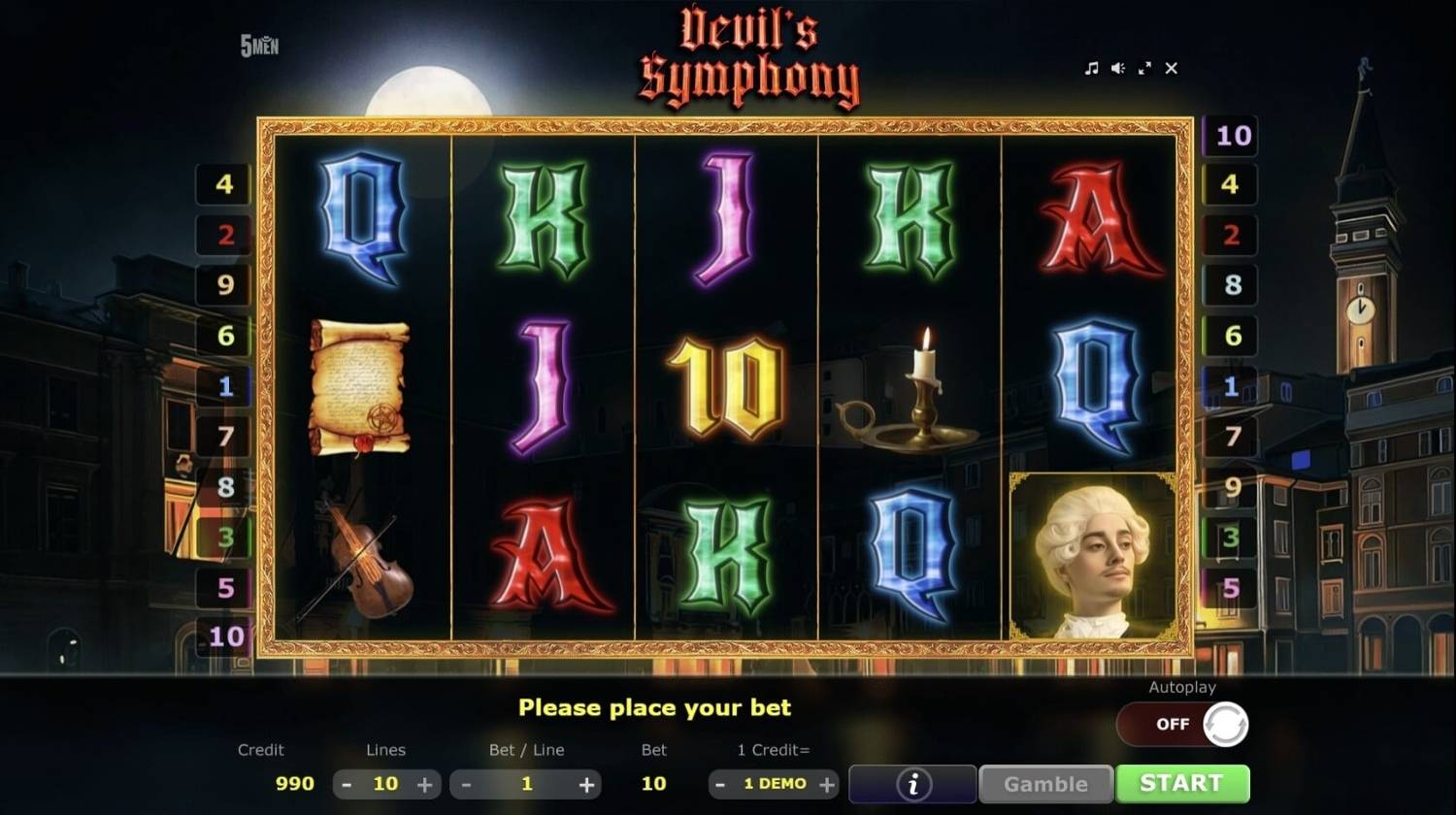
Task: Mute sound with the speaker icon
Action: (x=1117, y=69)
